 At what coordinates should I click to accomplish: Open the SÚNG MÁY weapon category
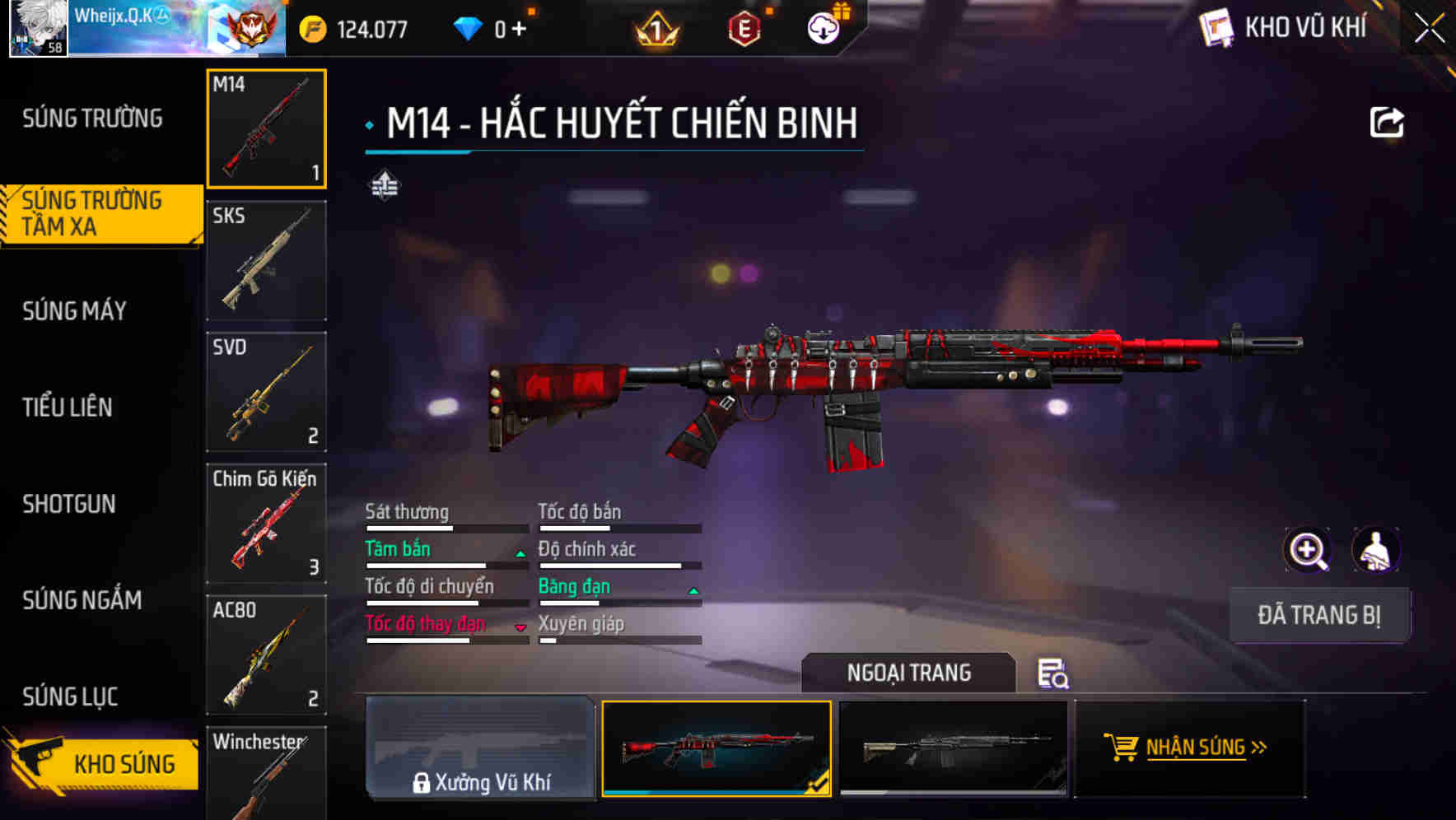tap(74, 311)
